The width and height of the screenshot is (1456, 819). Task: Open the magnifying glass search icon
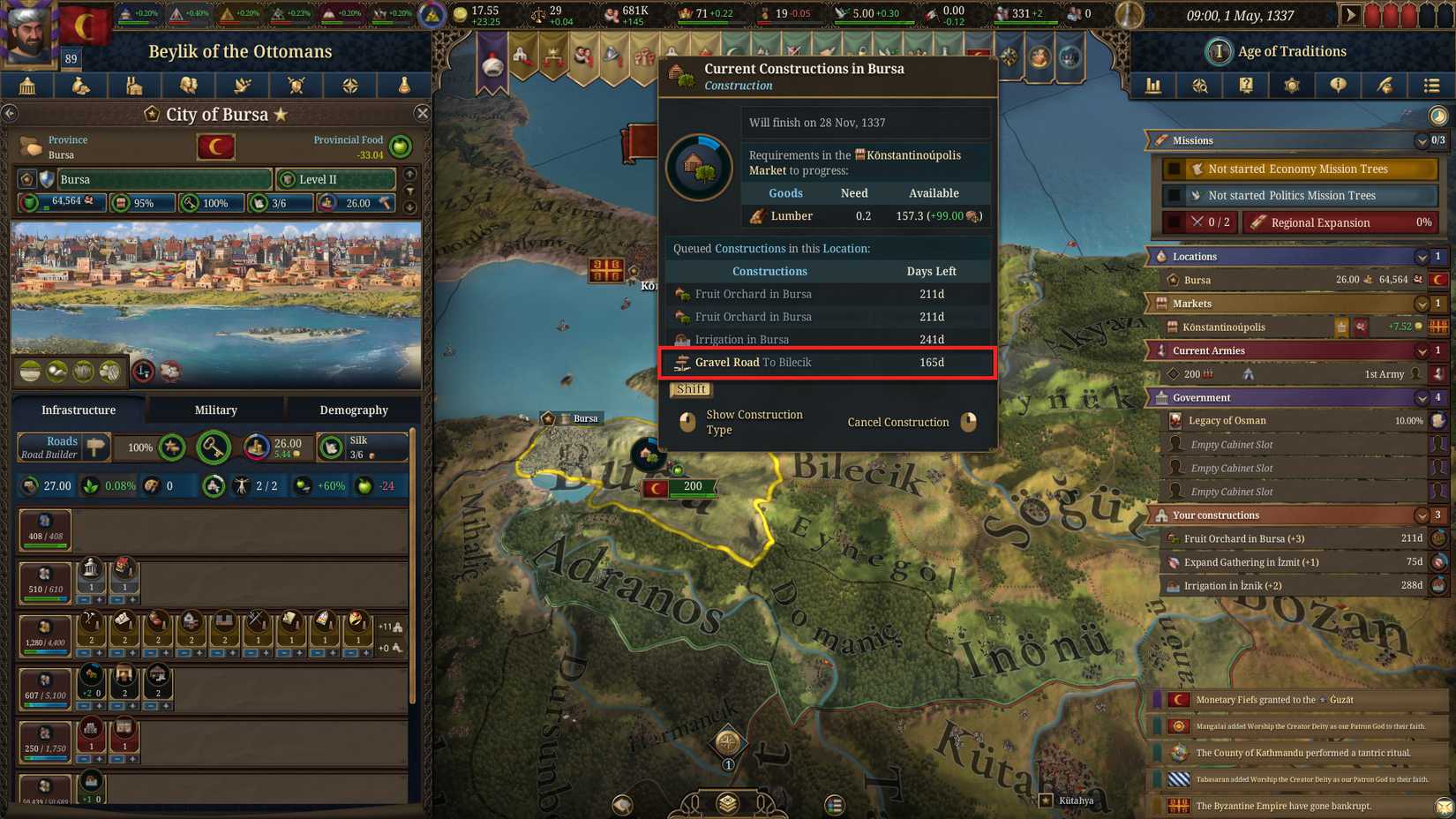1199,86
